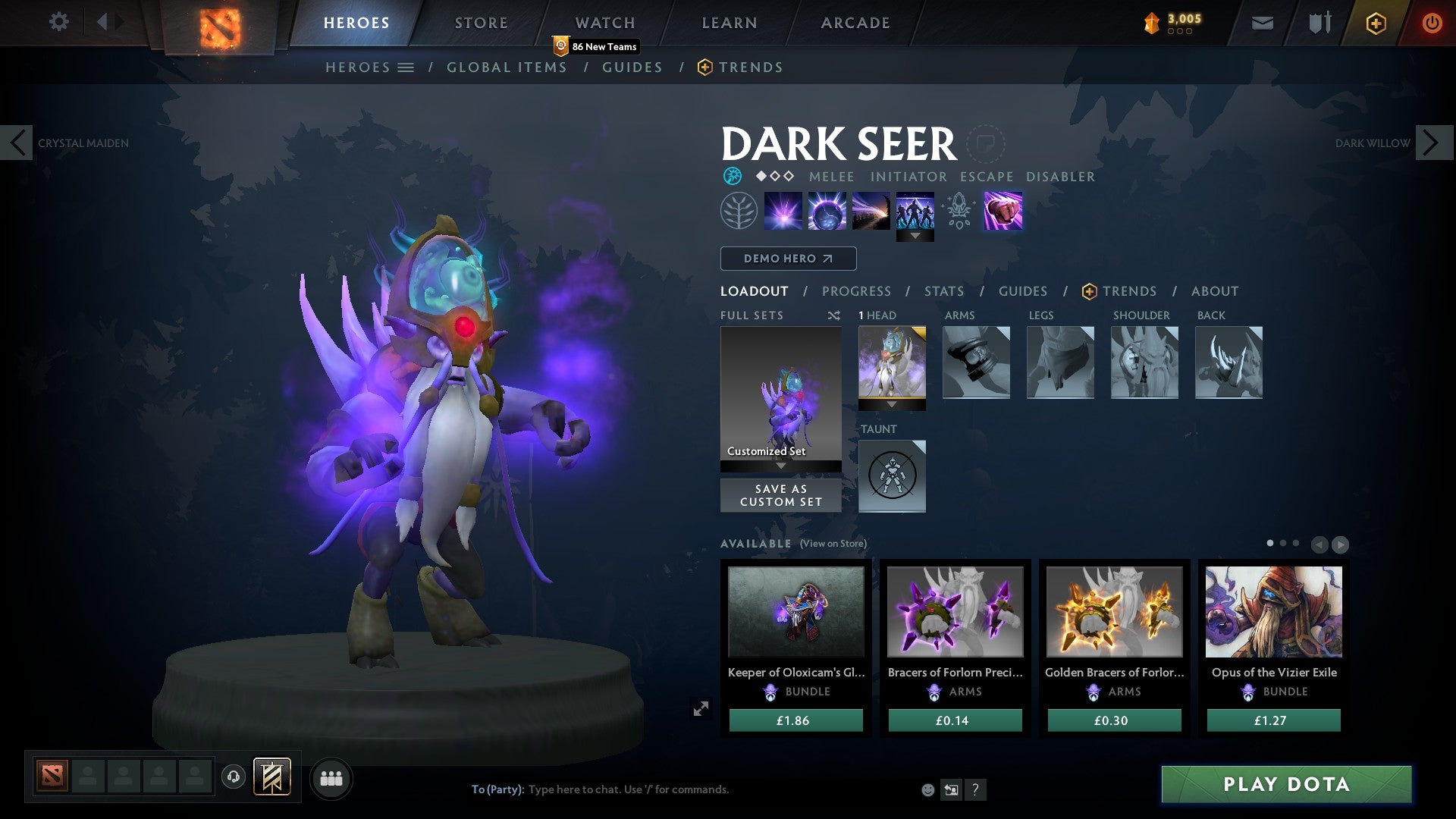Screen dimensions: 1456x819
Task: Select the Normal Punch ability icon
Action: coord(1003,210)
